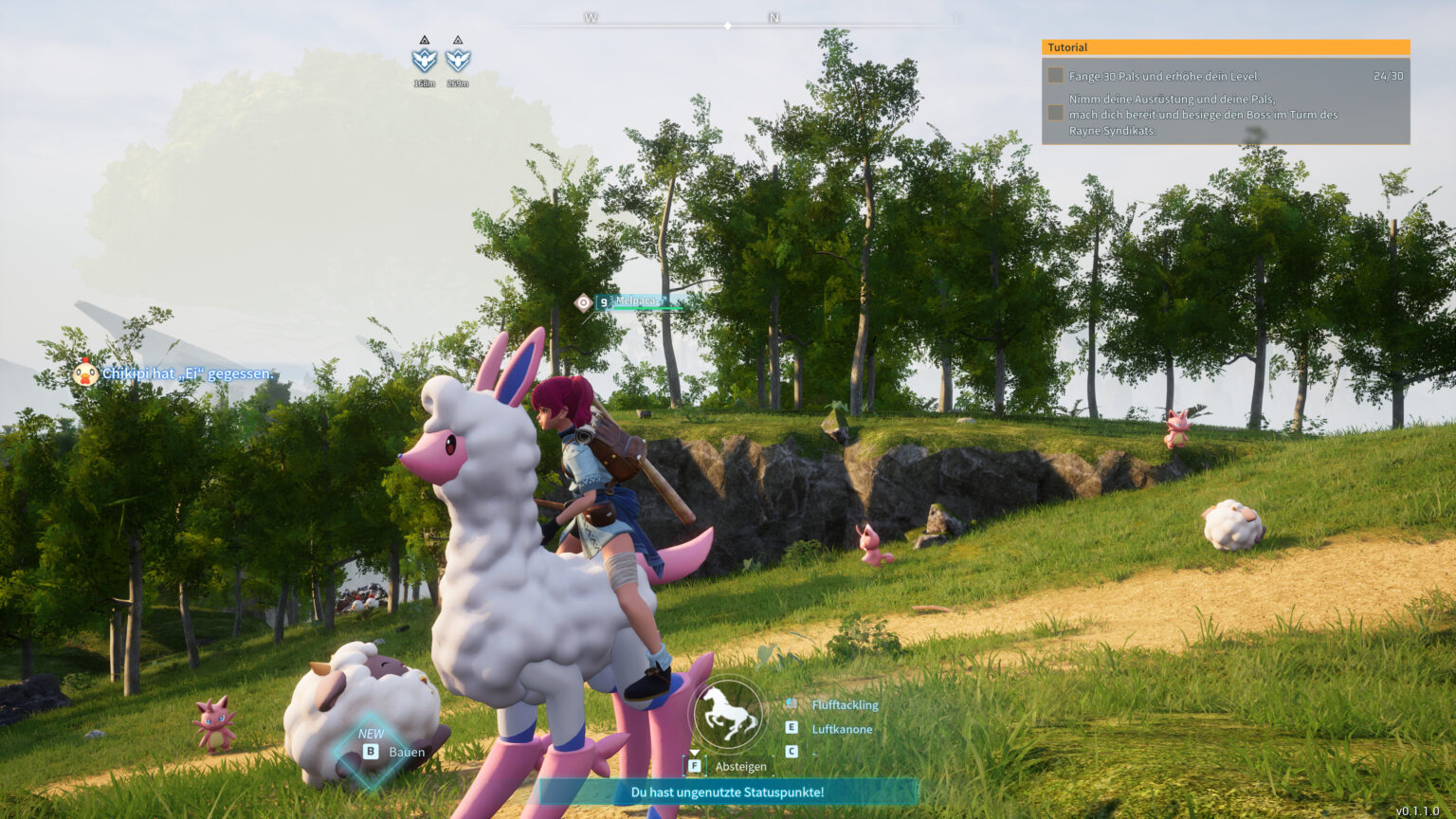The height and width of the screenshot is (819, 1456).
Task: Click the C keybind slot icon
Action: [x=792, y=752]
